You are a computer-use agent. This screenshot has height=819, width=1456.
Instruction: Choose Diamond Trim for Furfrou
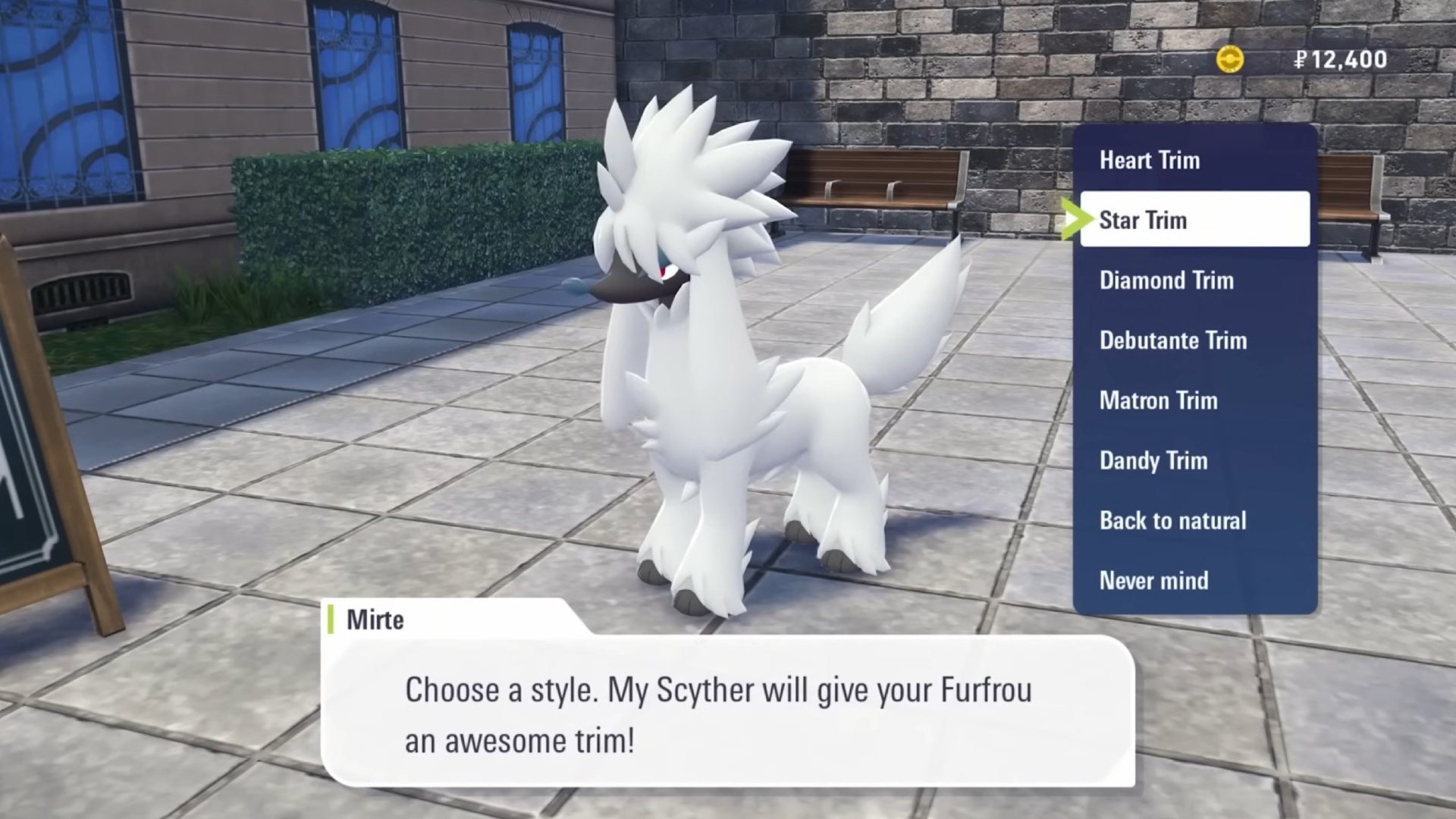1166,281
